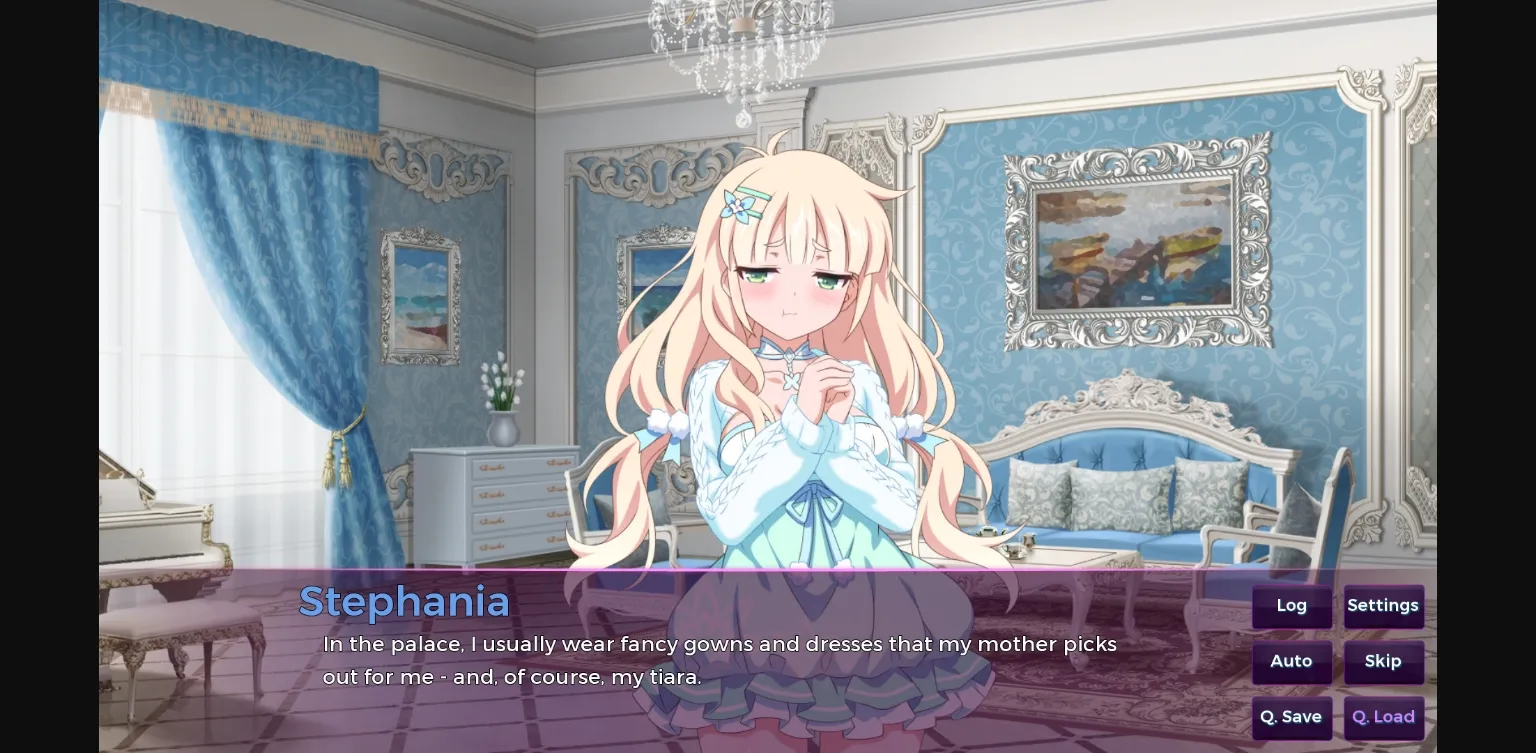The height and width of the screenshot is (753, 1536).
Task: Advance the dialogue by clicking the text box
Action: click(700, 660)
